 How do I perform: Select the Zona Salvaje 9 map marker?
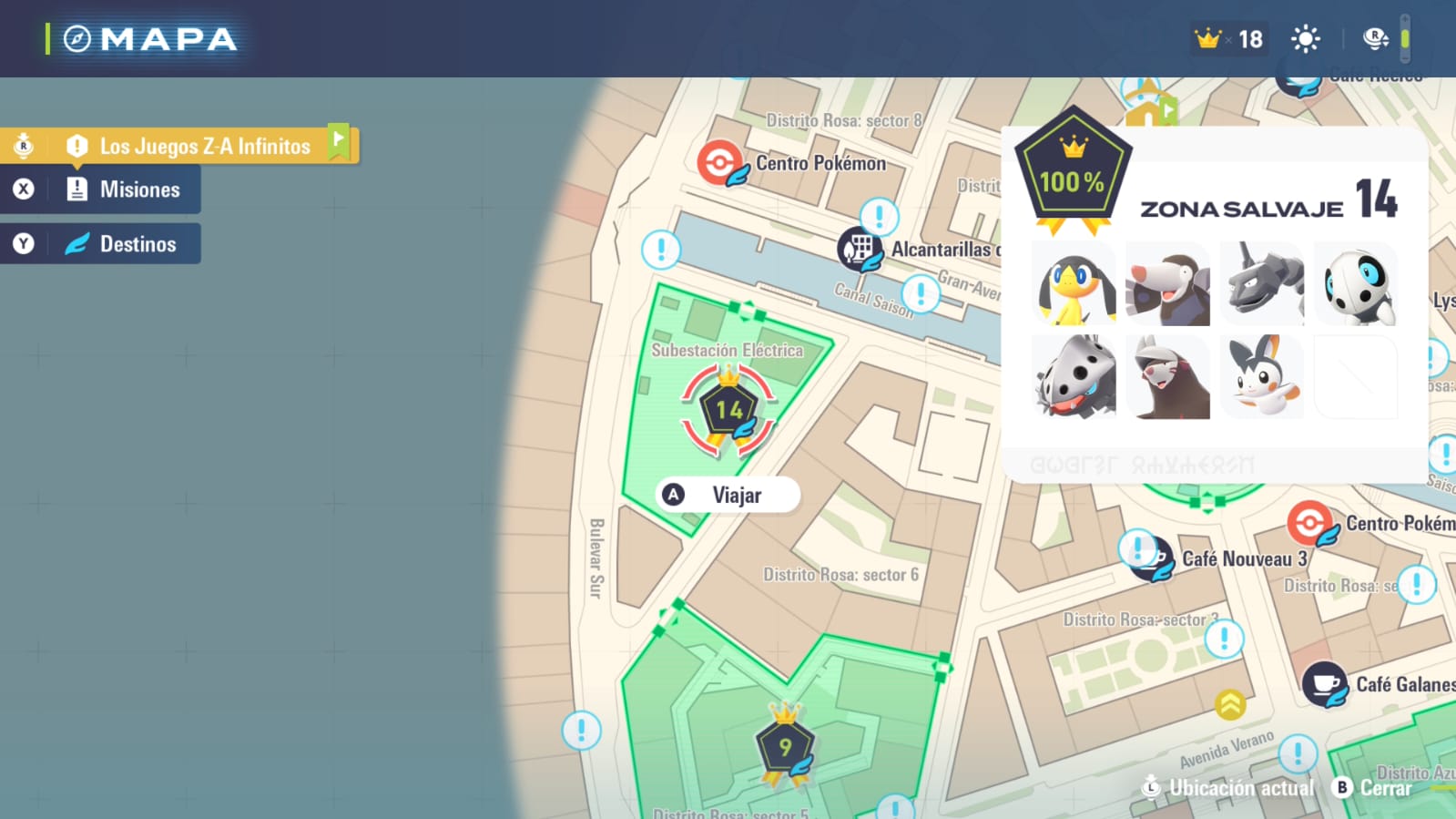(x=784, y=748)
